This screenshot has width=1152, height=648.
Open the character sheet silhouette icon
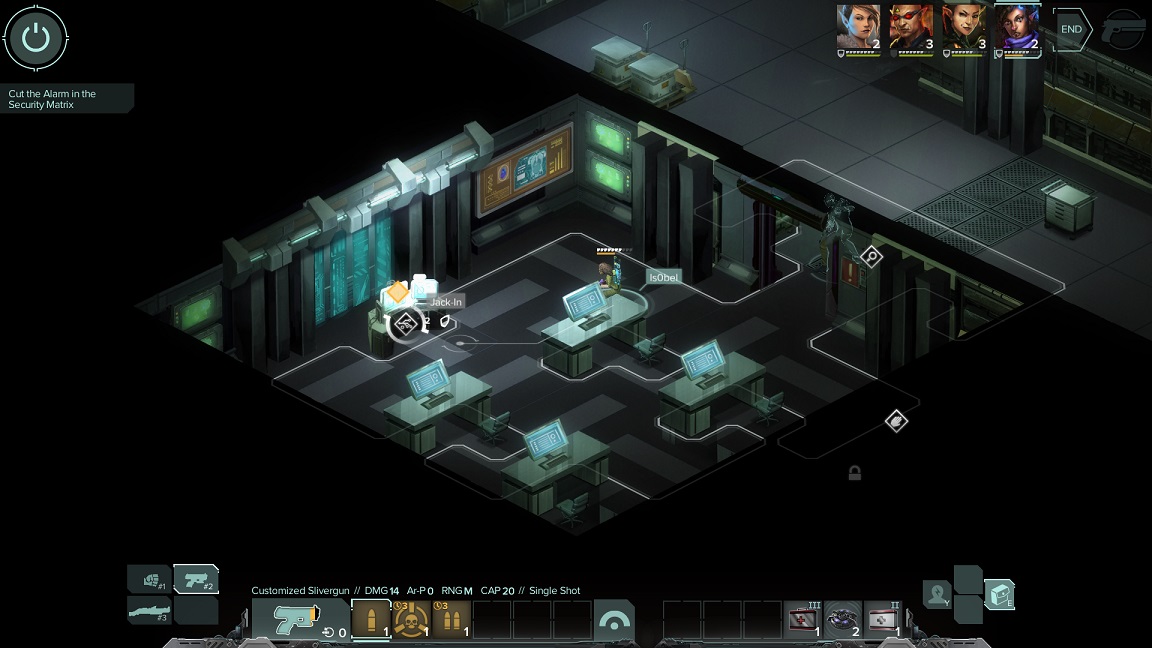click(937, 594)
